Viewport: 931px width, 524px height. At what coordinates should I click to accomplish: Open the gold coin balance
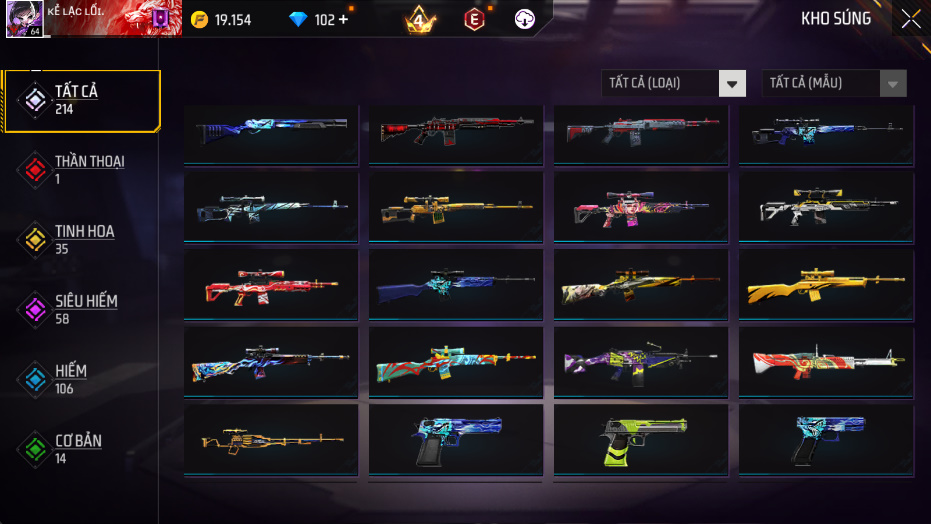220,19
